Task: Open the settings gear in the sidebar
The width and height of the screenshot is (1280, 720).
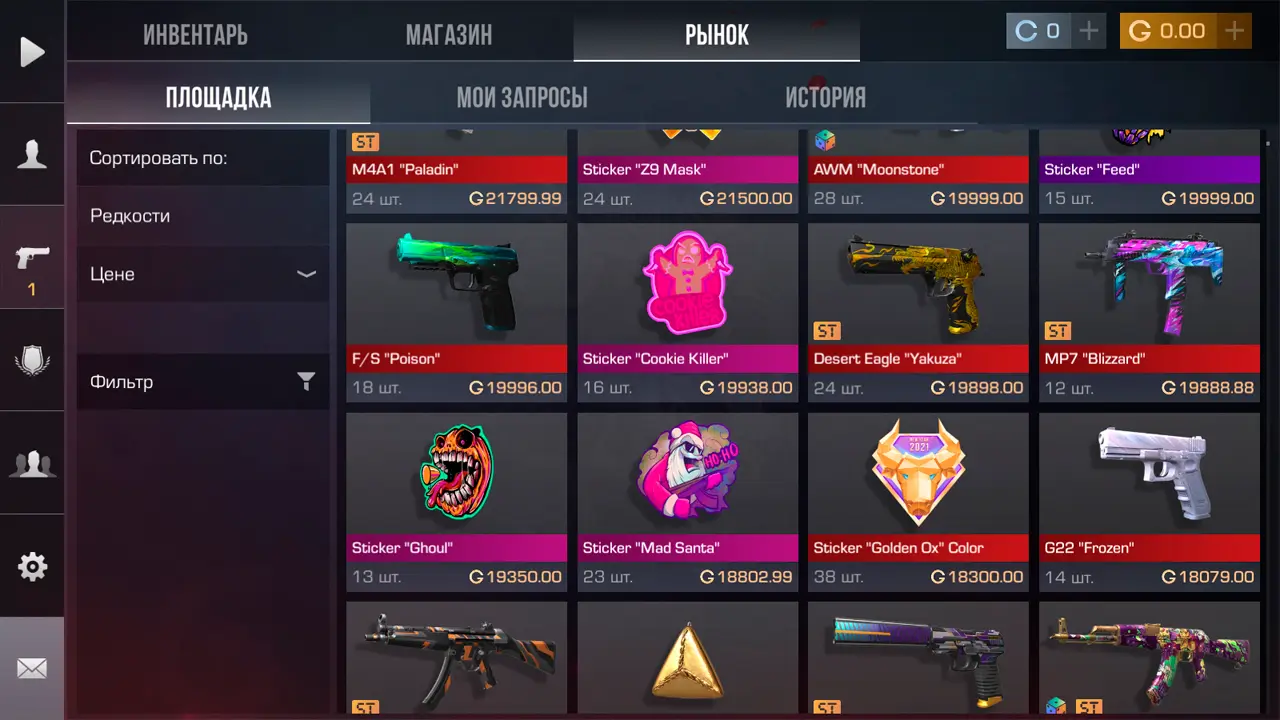Action: 32,567
